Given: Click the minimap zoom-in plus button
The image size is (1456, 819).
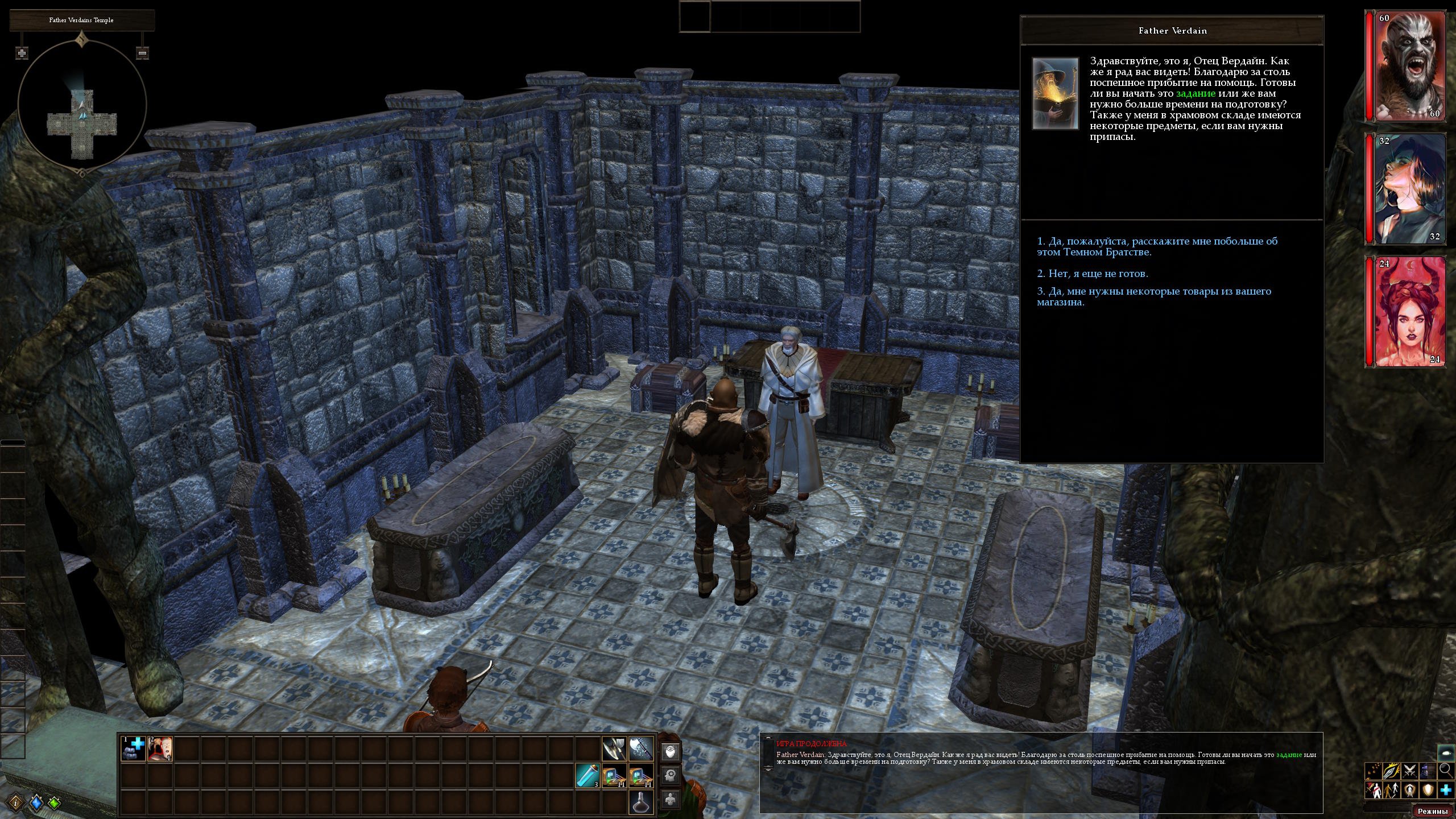Looking at the screenshot, I should click(x=22, y=53).
